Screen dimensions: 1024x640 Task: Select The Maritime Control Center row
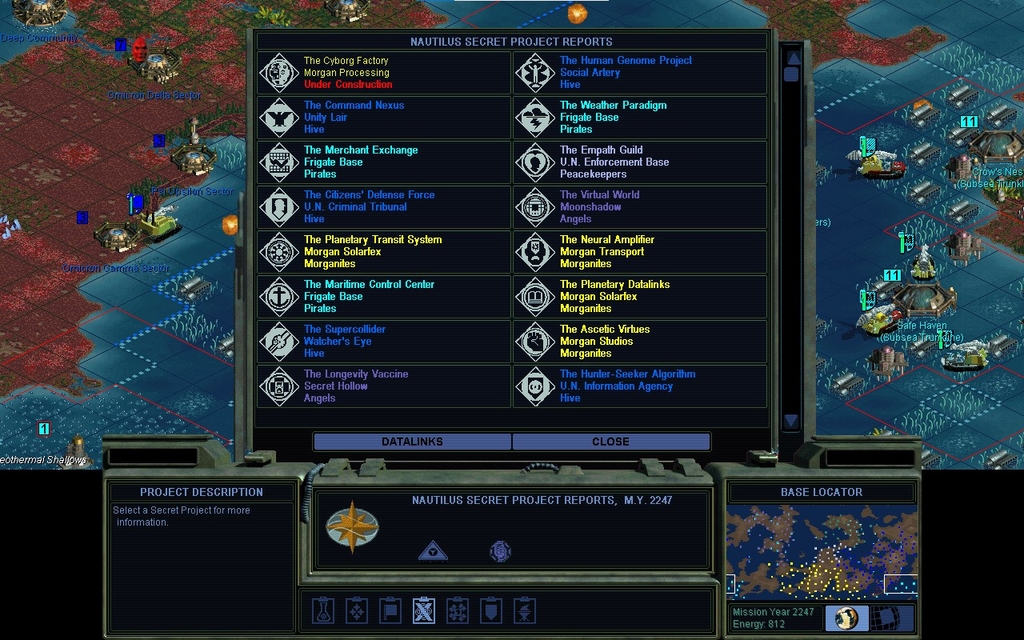click(384, 297)
